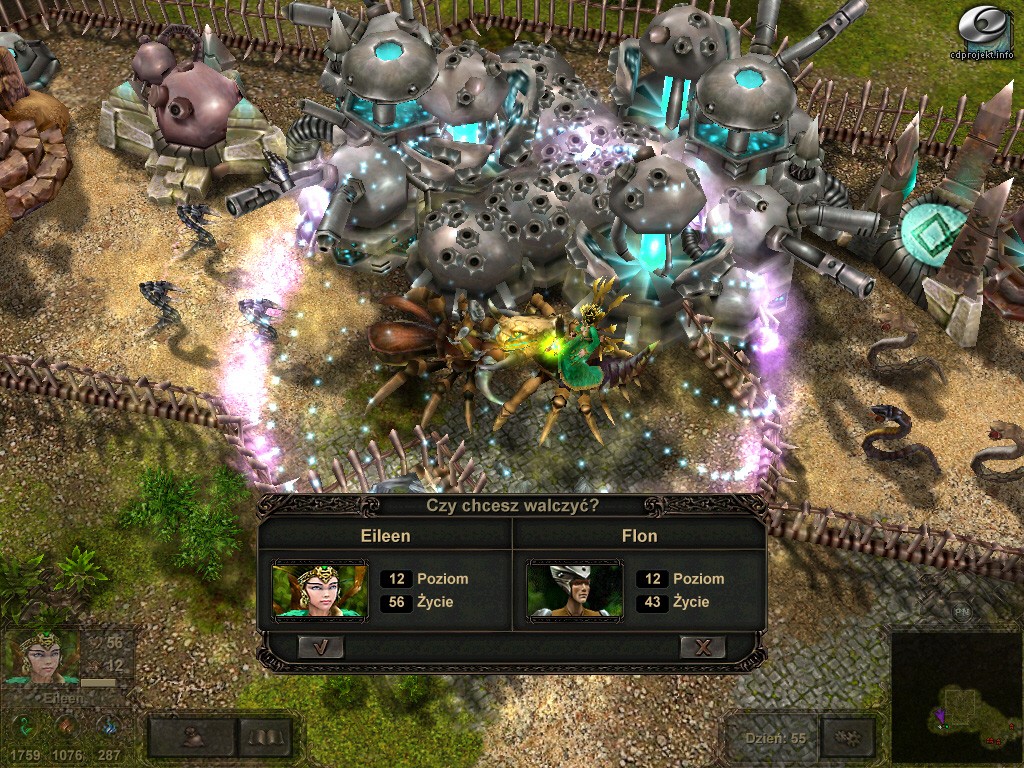Open the gears options button
The width and height of the screenshot is (1024, 768).
(848, 738)
